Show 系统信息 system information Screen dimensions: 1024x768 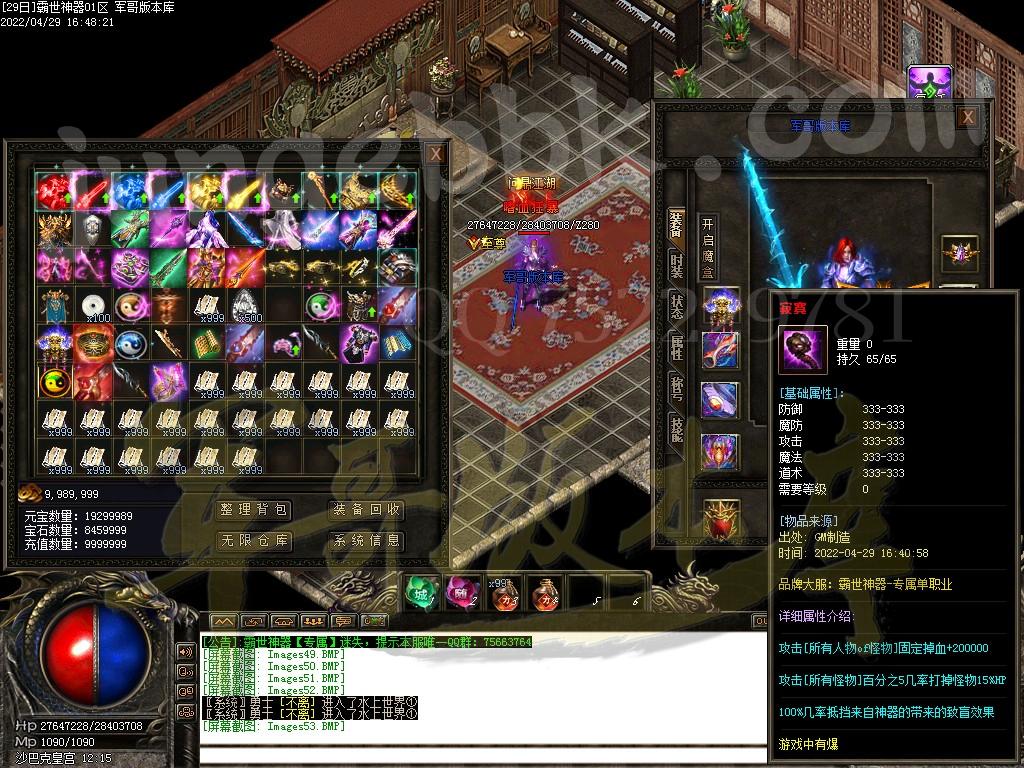pos(367,541)
